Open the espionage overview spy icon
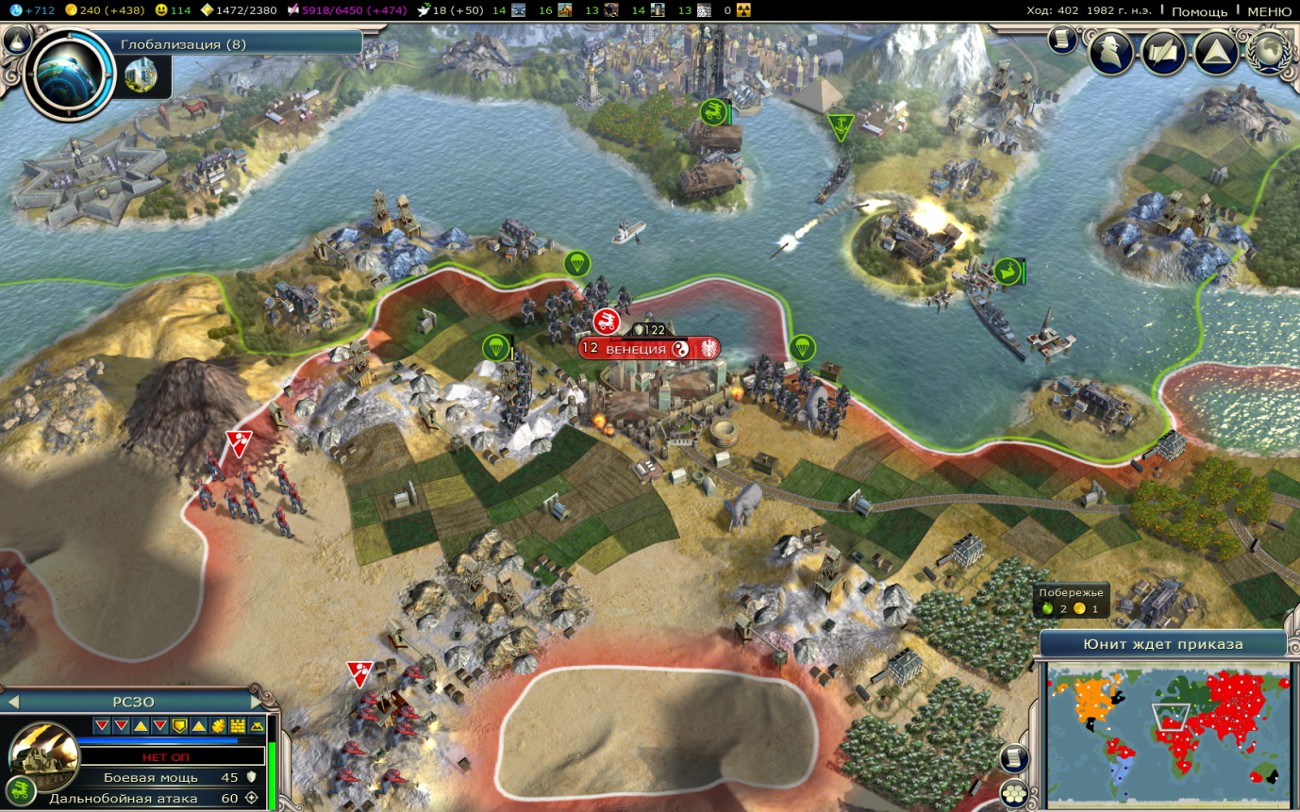Image resolution: width=1300 pixels, height=812 pixels. point(1110,53)
